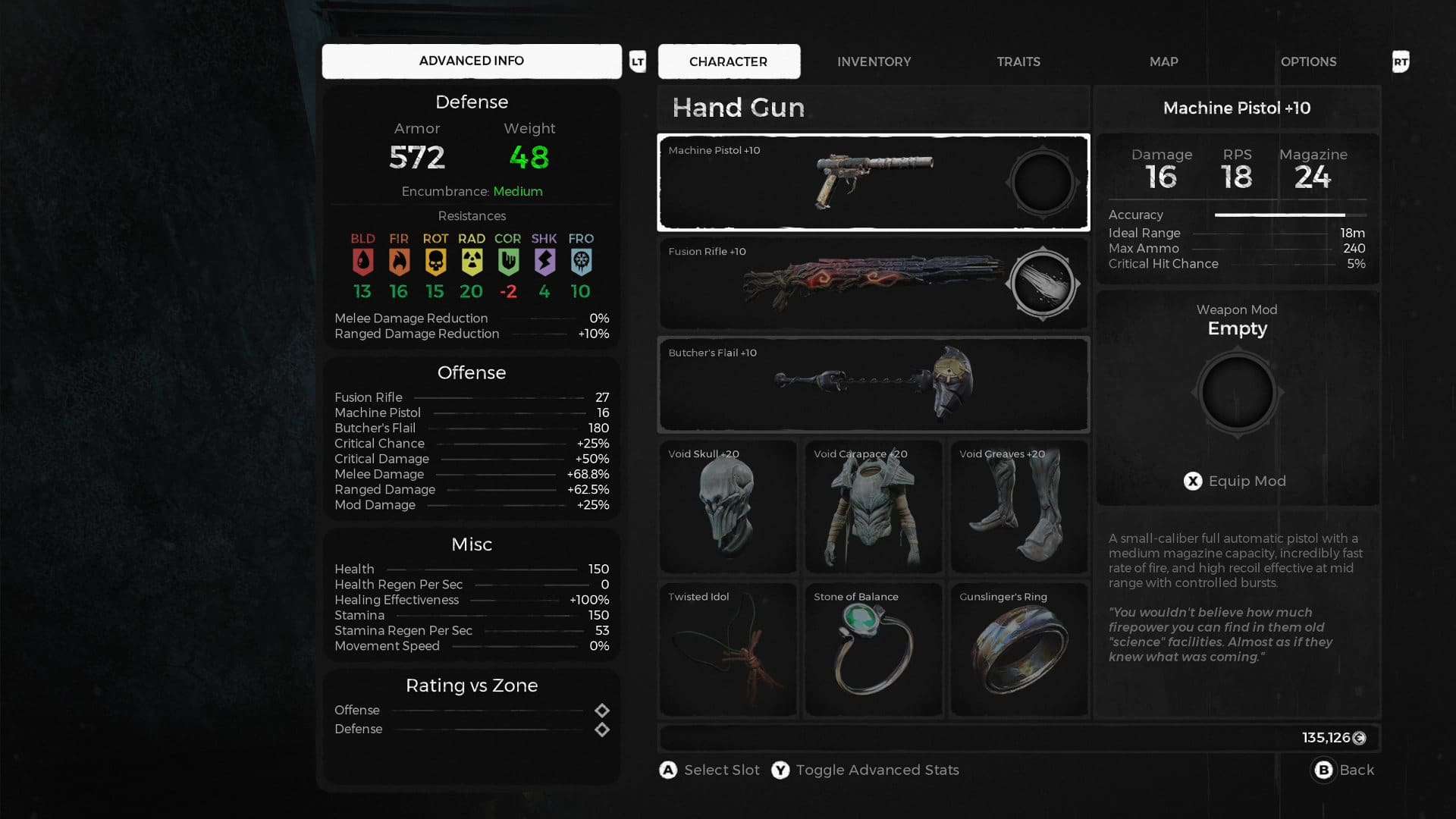
Task: Click the Advanced Info header button
Action: coord(471,61)
